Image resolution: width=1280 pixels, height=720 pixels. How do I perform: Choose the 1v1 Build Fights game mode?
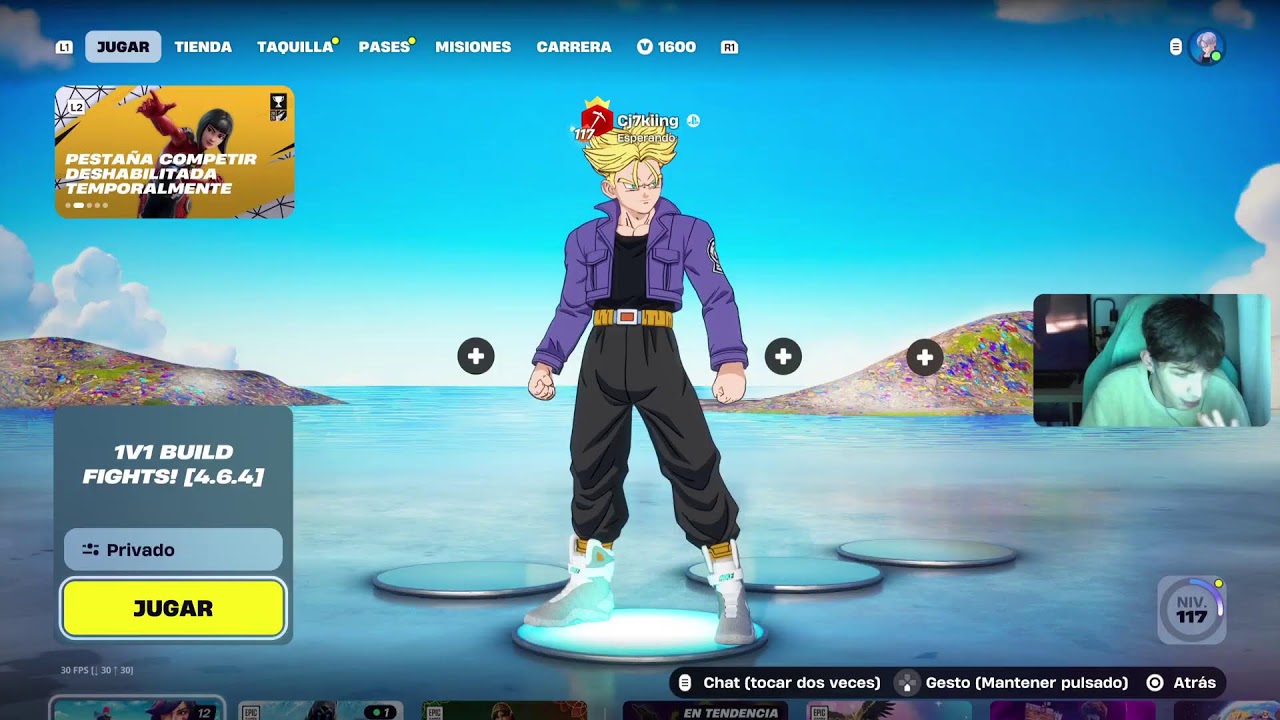[173, 465]
